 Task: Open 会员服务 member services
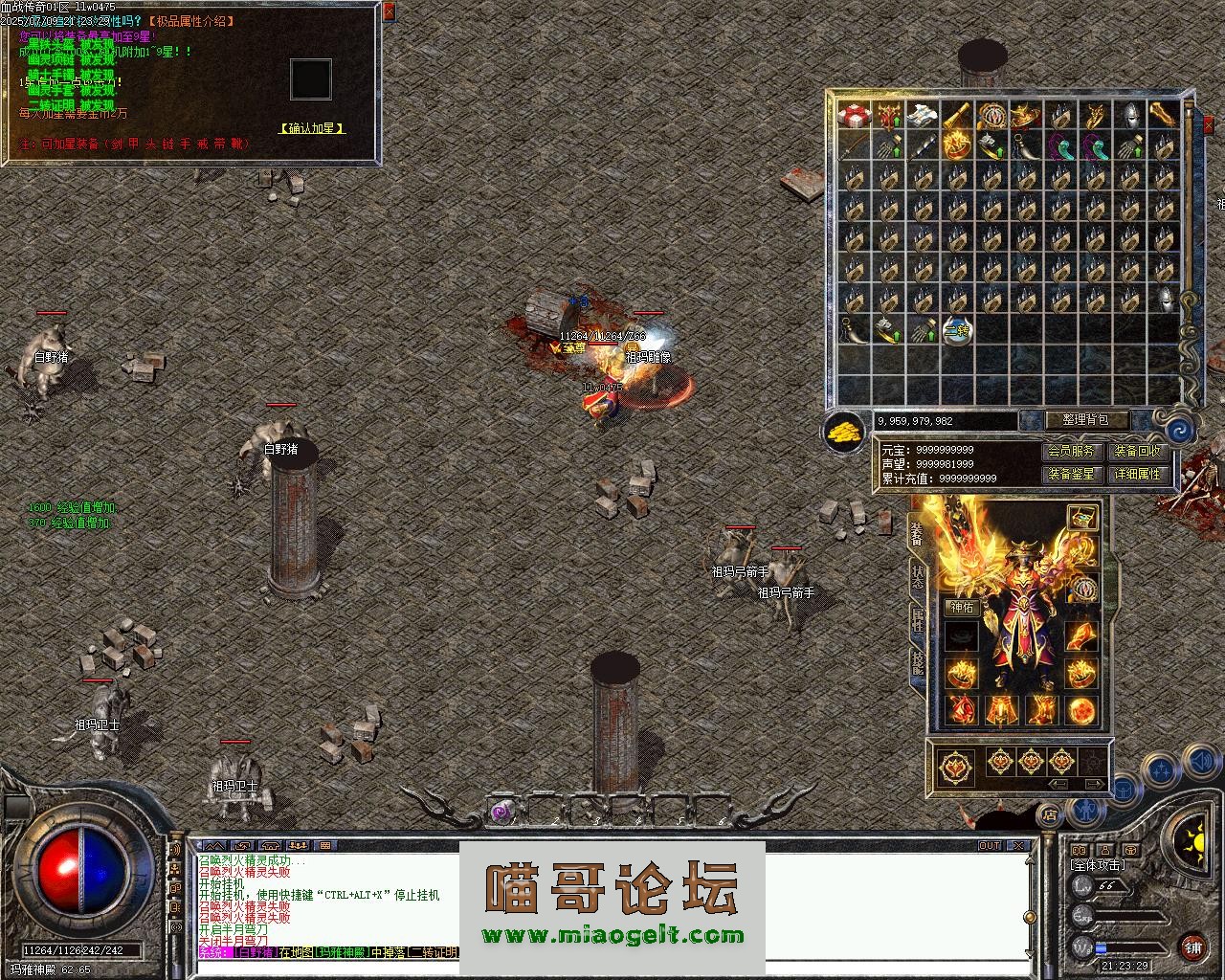[x=1070, y=451]
